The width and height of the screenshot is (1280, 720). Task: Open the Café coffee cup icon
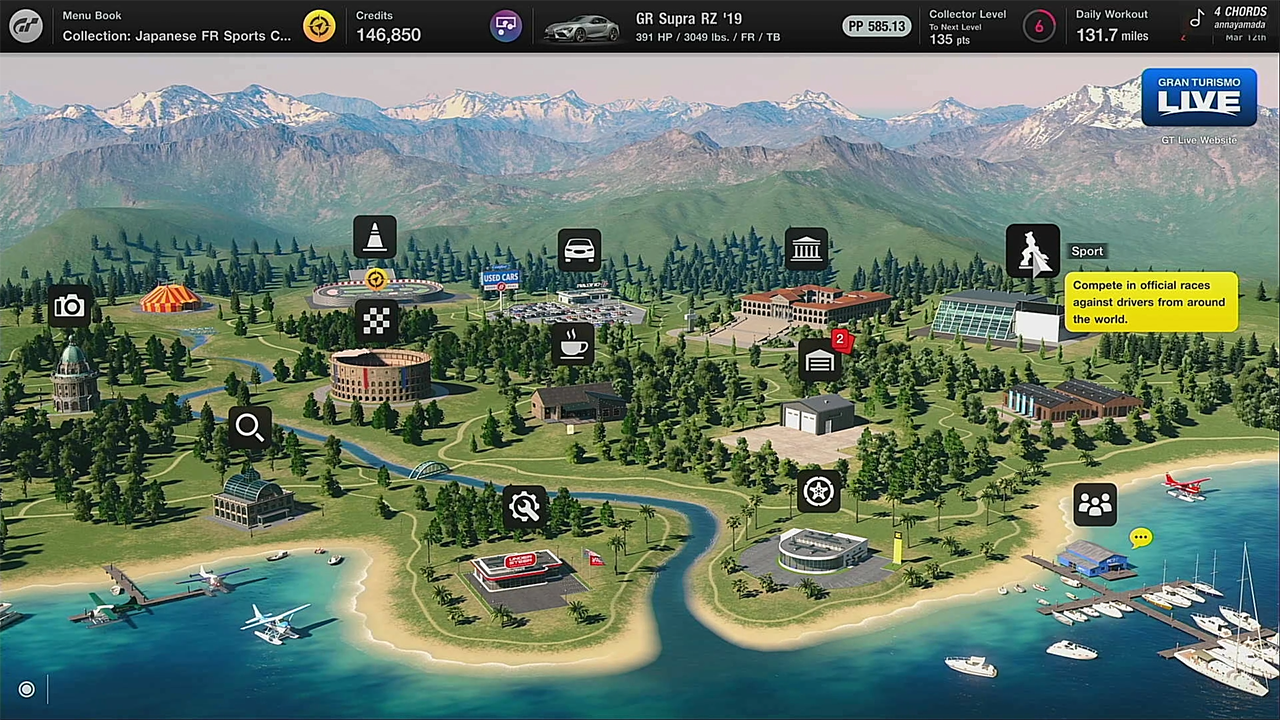tap(574, 345)
